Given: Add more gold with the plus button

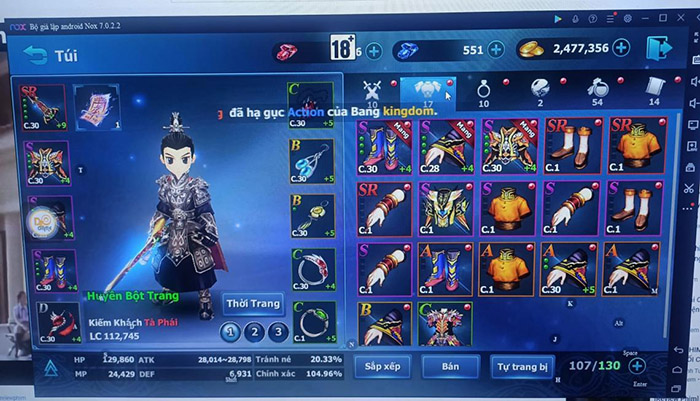Looking at the screenshot, I should coord(621,47).
